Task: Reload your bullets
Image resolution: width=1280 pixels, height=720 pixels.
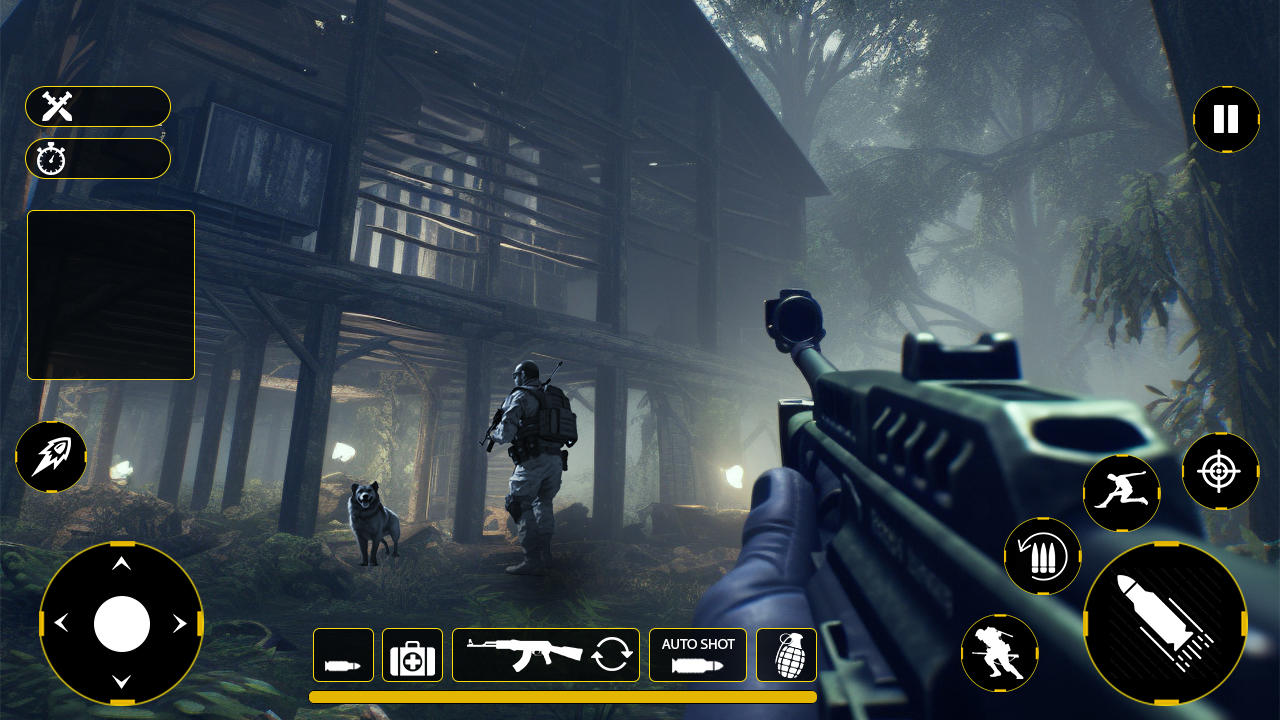Action: pos(1041,557)
